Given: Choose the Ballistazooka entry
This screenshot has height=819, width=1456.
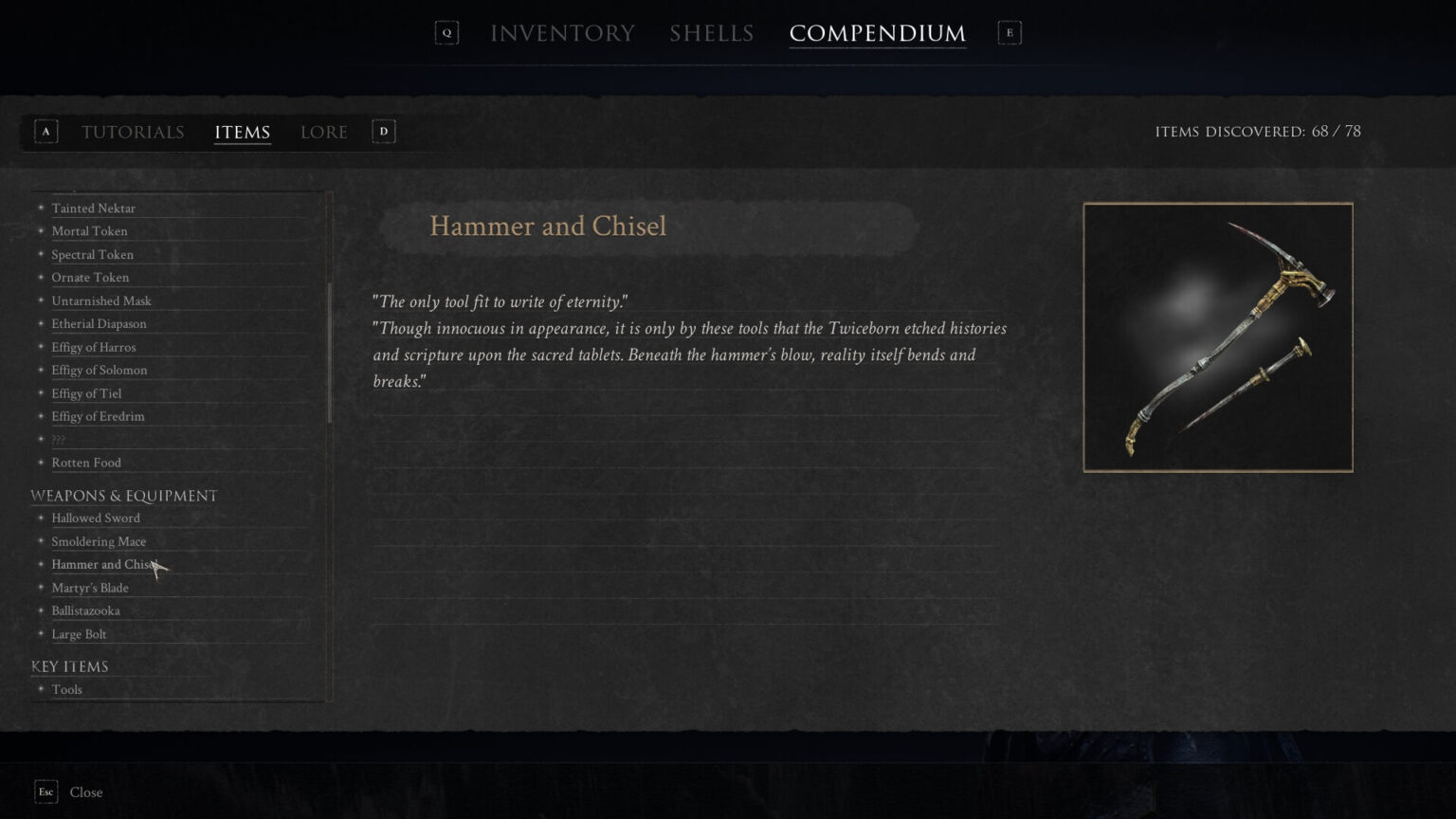Looking at the screenshot, I should (85, 611).
